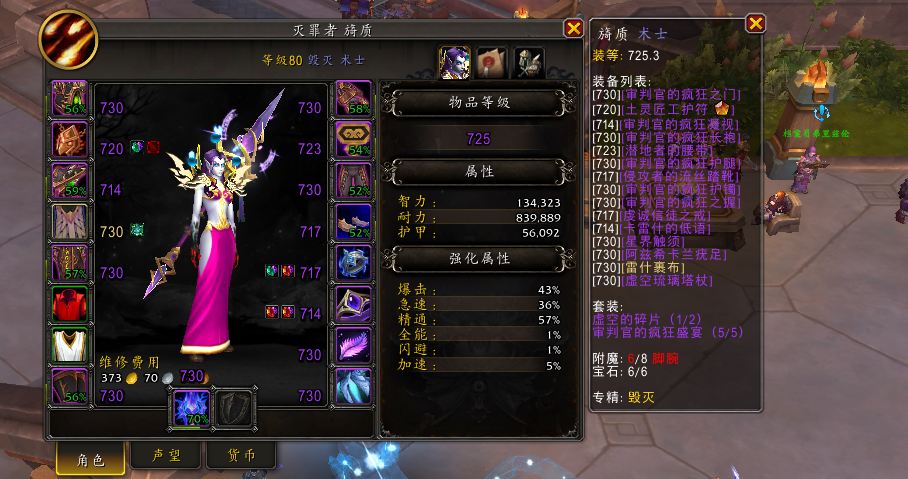
Task: Select the red shirt equipment slot
Action: (70, 304)
